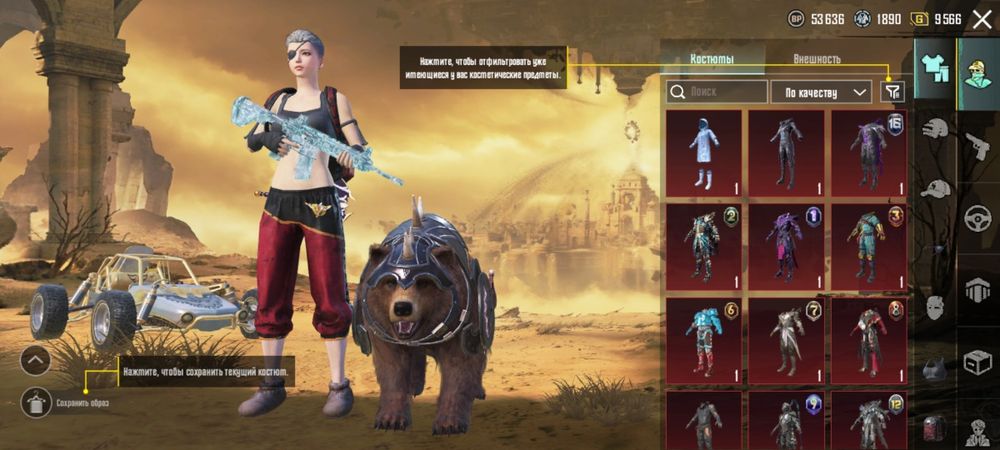Choose the blue costume with badge 6

[x=704, y=340]
